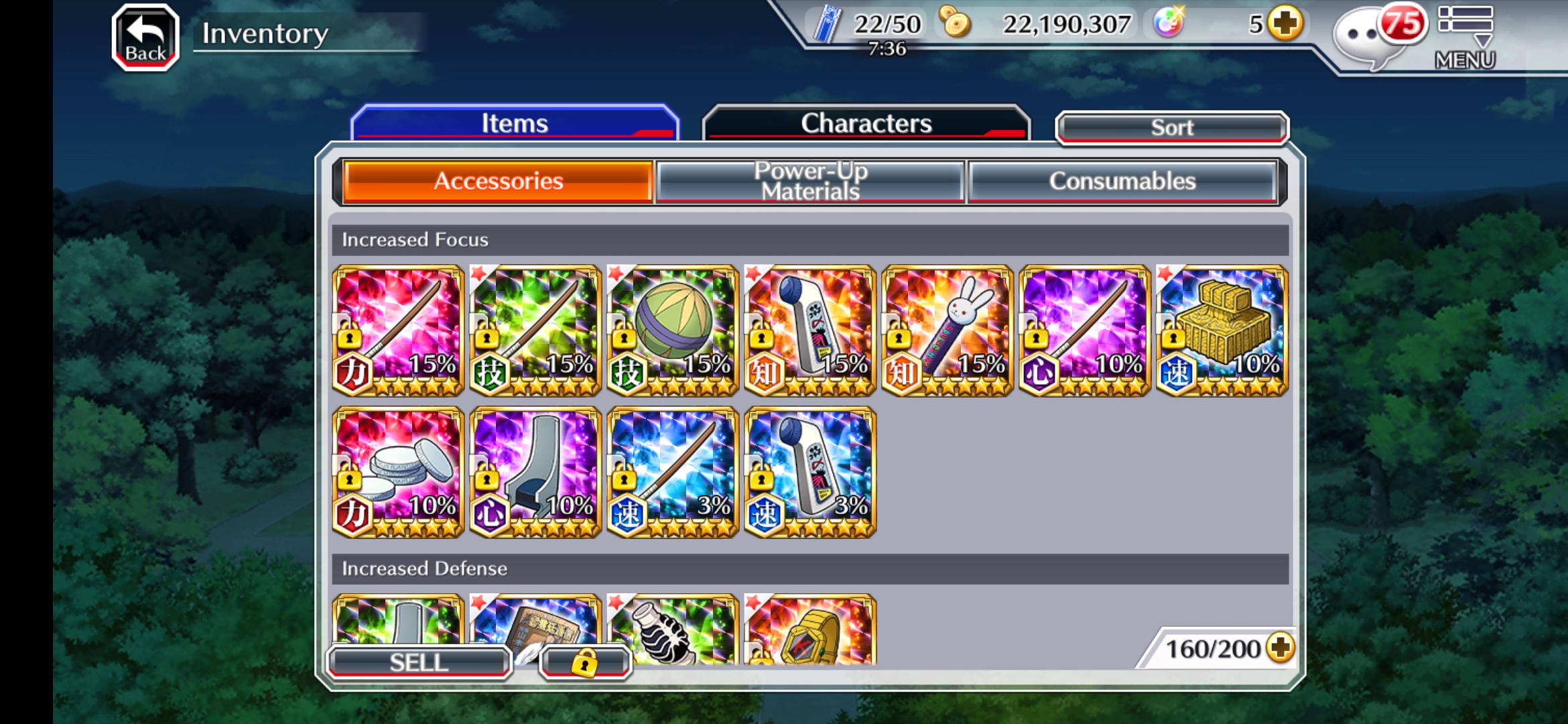Choose the Accessories category
This screenshot has height=724, width=1568.
point(498,181)
